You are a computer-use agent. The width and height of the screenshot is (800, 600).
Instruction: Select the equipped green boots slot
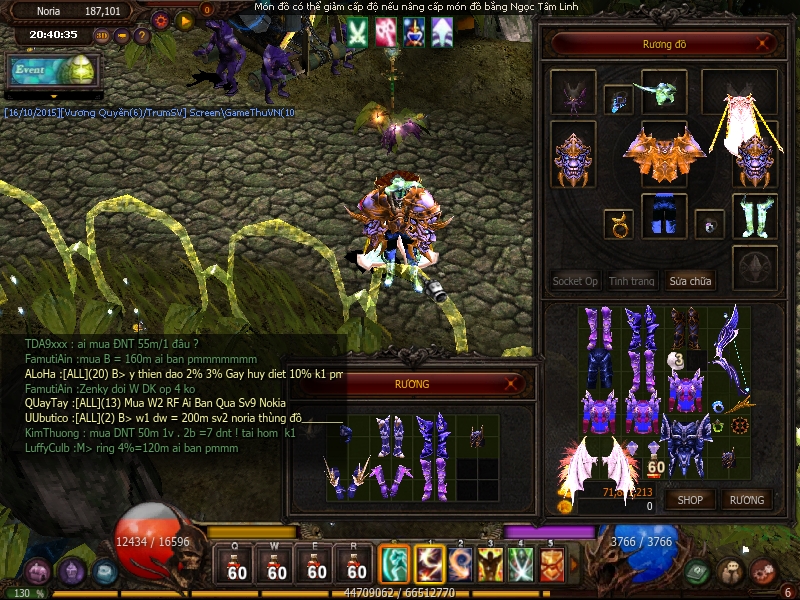pos(754,215)
